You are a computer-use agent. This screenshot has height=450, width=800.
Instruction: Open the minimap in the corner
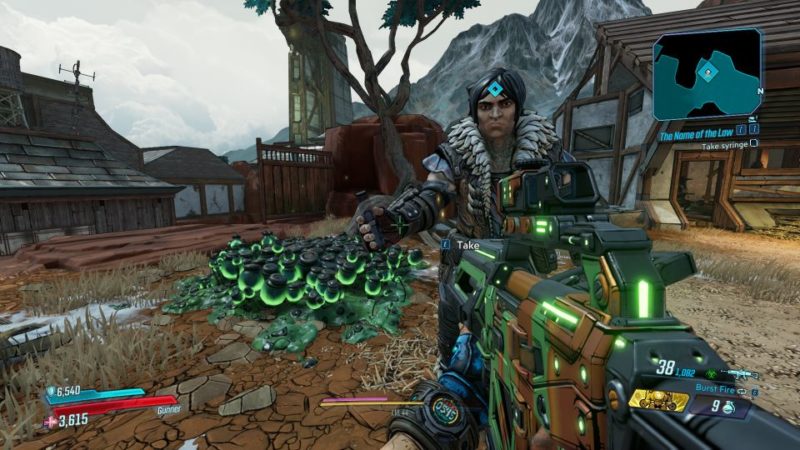(x=708, y=75)
